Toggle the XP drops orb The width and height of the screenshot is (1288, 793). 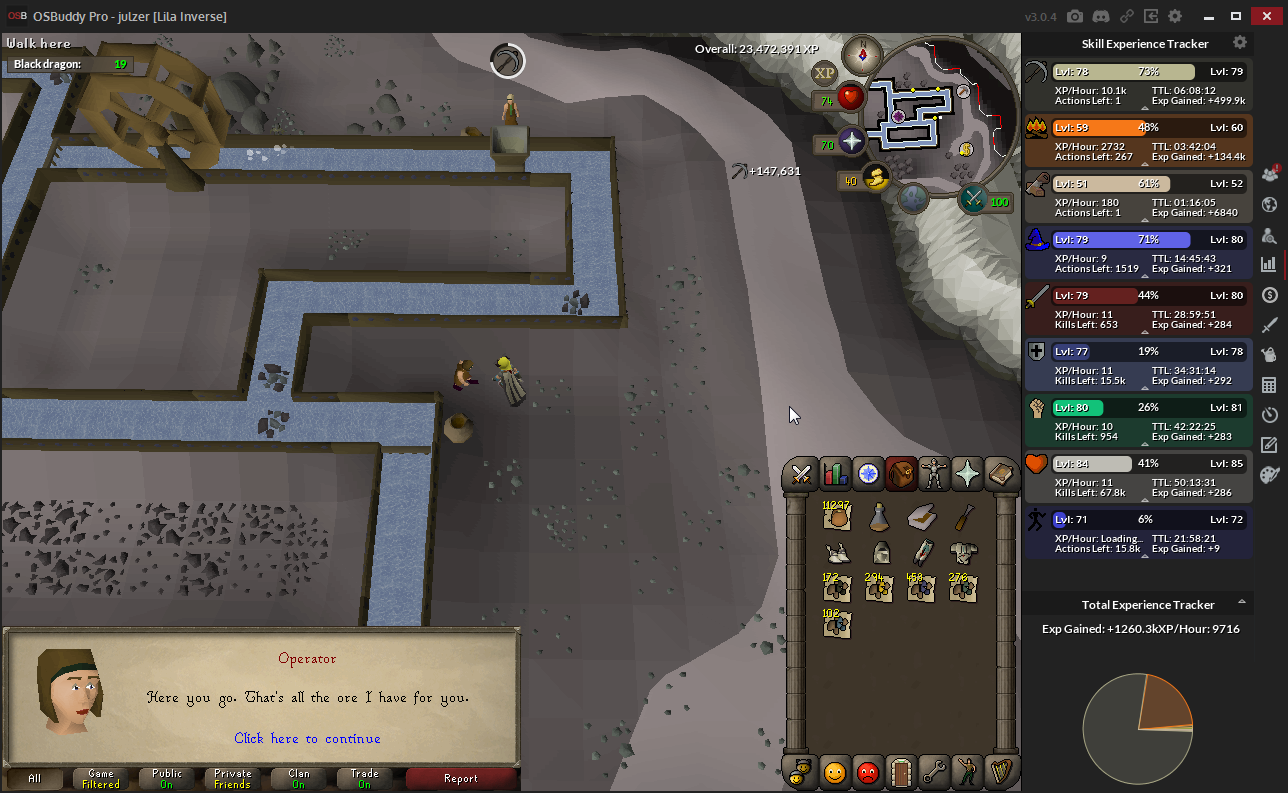click(824, 73)
